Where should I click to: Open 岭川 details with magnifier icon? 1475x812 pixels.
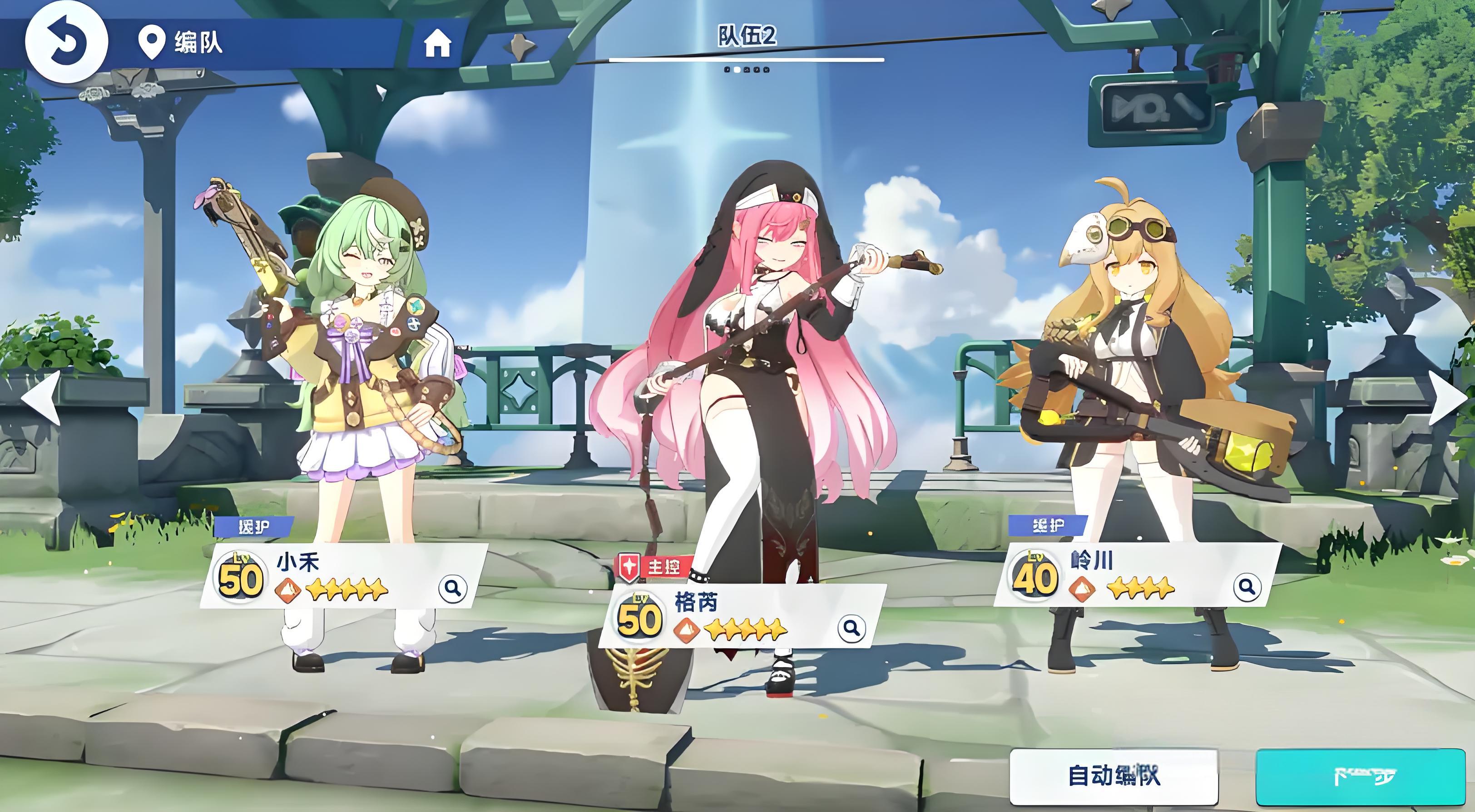(1247, 588)
